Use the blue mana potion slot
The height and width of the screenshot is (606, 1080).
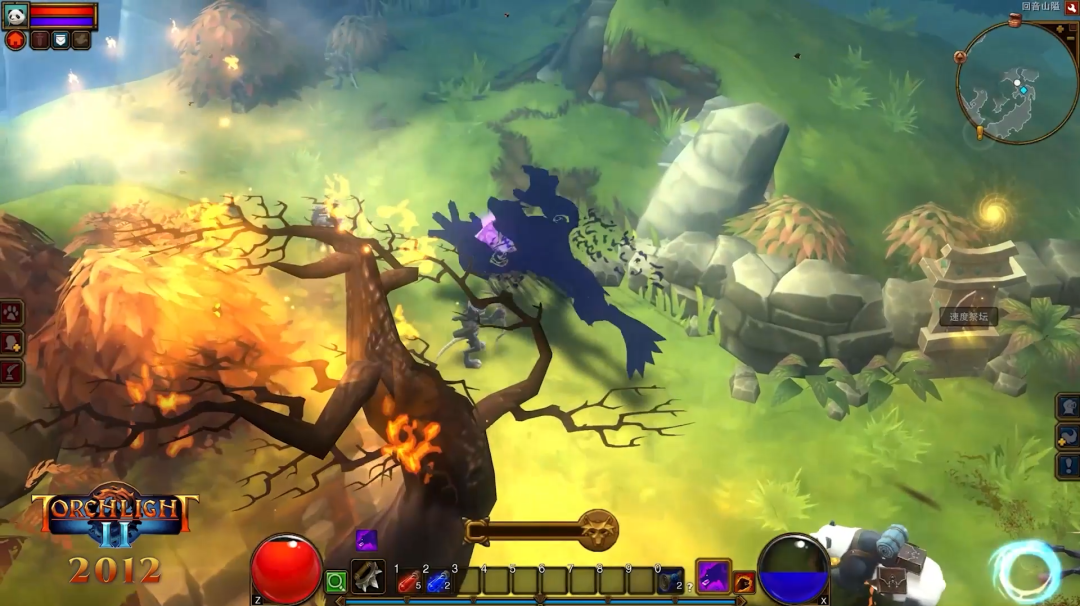tap(437, 580)
